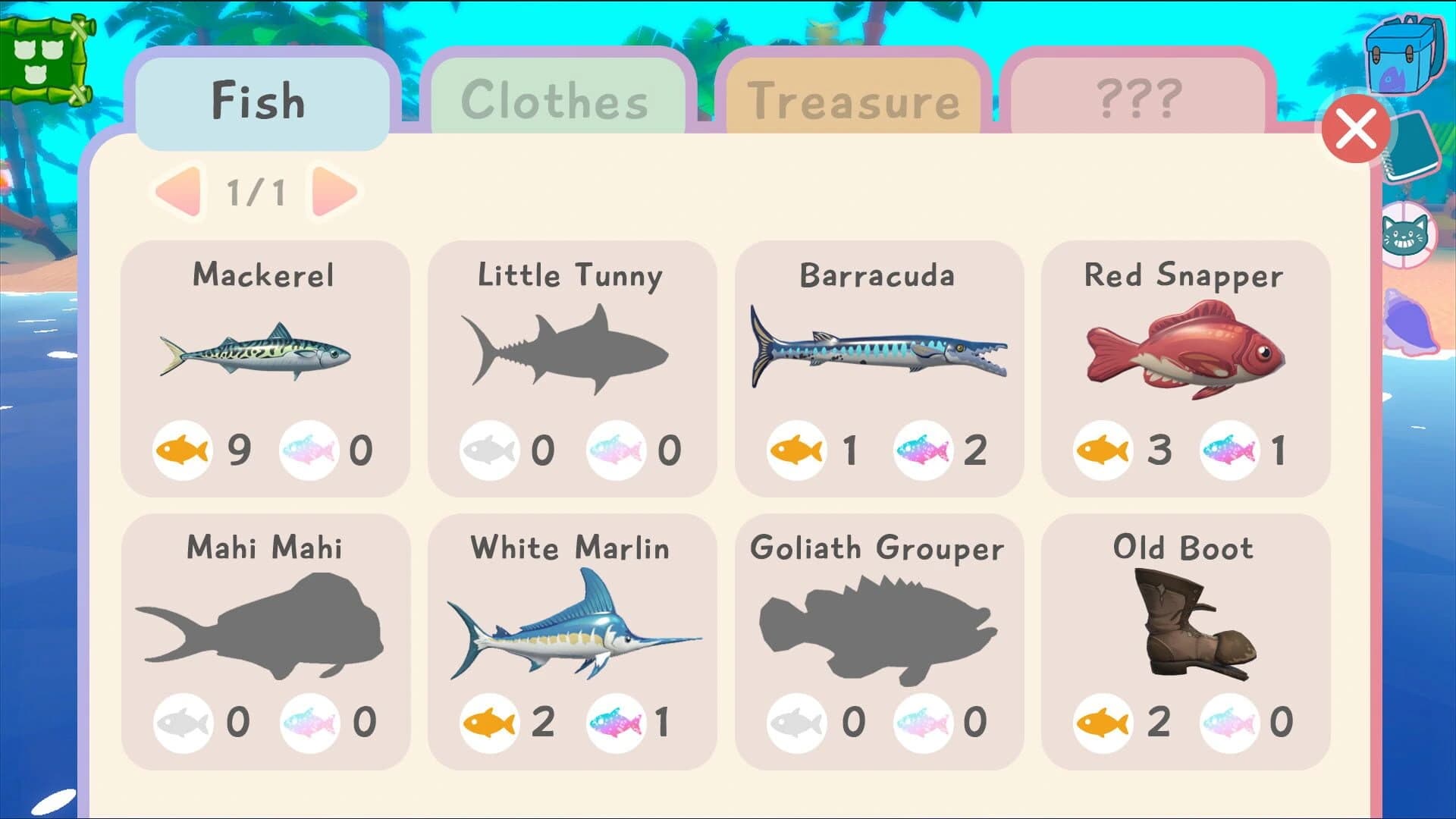Select the Mackerel fish entry
Screen dimensions: 1456x819
(x=265, y=364)
